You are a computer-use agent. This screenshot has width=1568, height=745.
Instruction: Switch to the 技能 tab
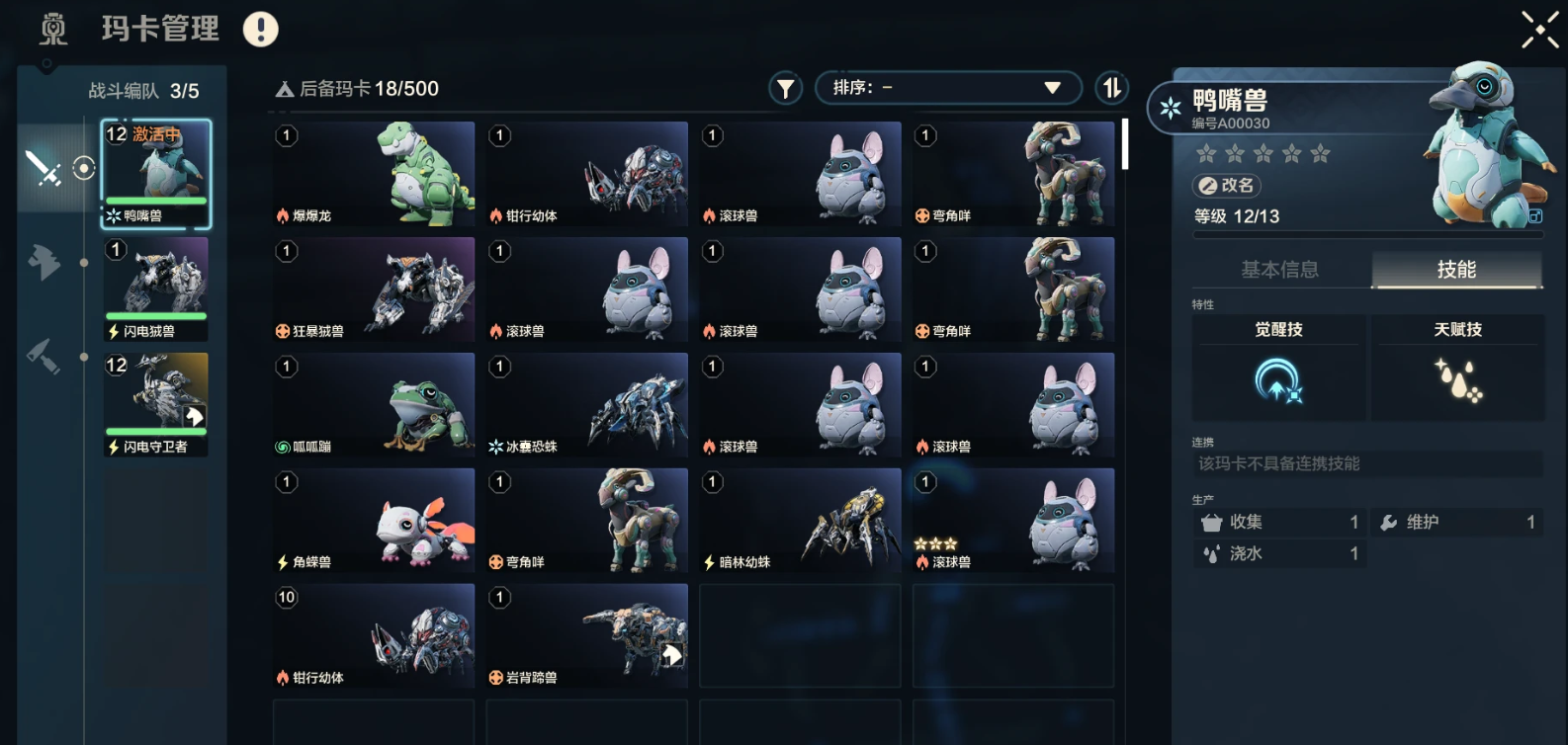(1456, 270)
